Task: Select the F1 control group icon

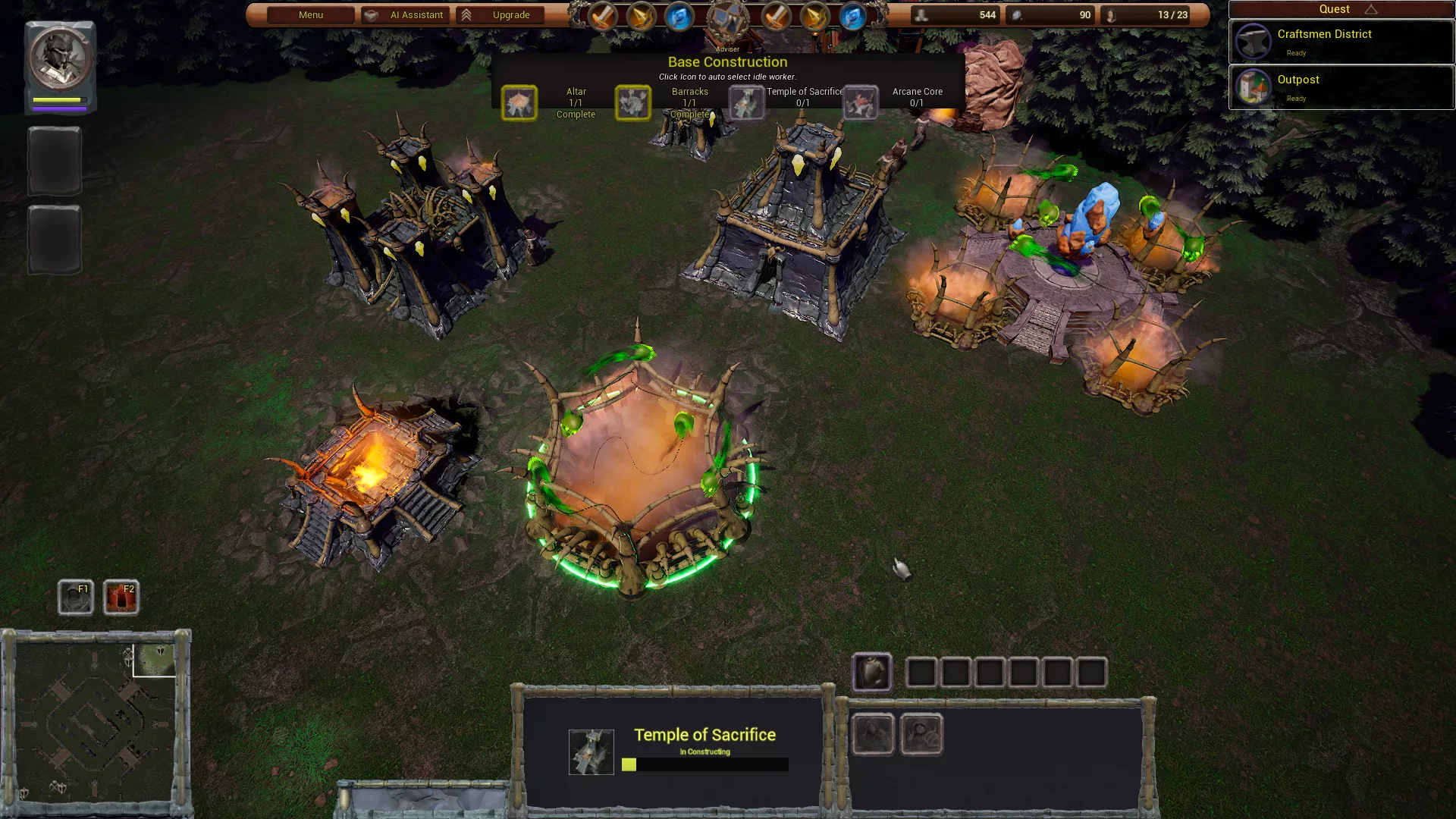Action: tap(76, 598)
